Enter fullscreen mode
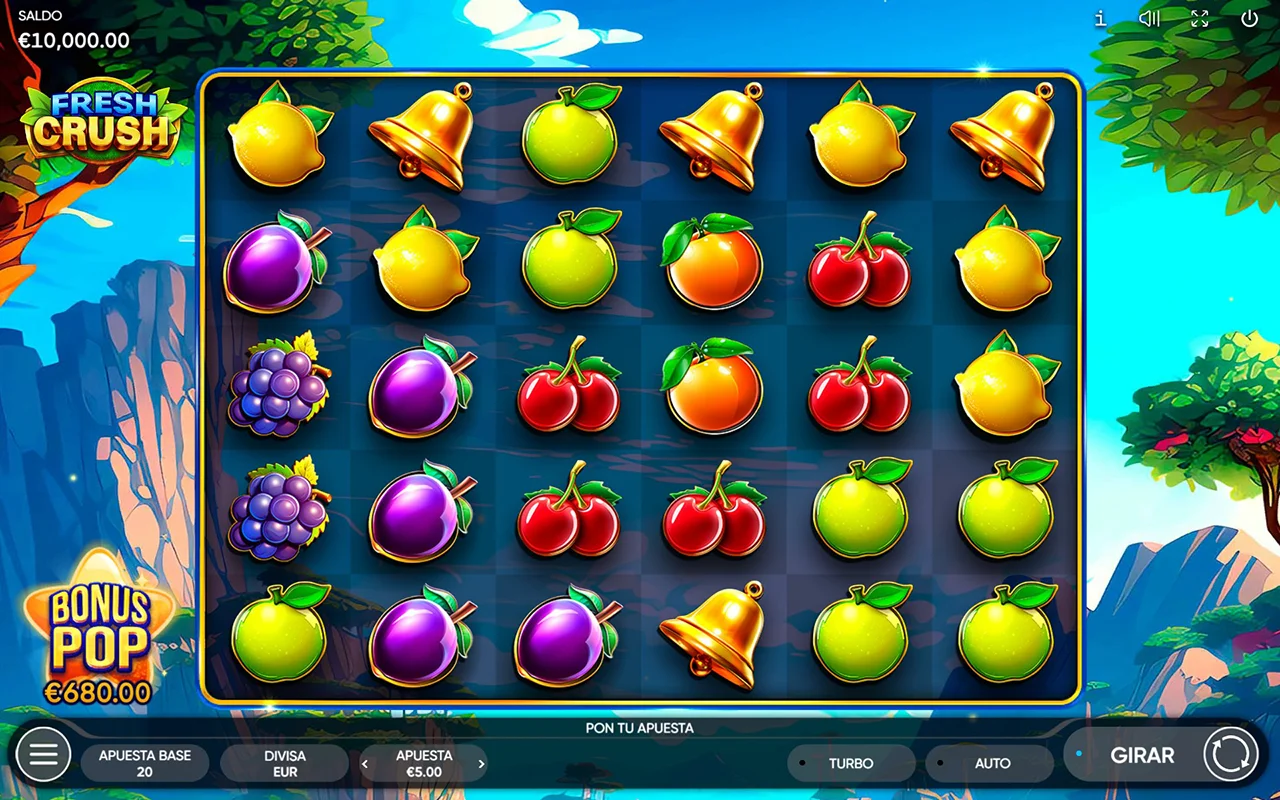Image resolution: width=1280 pixels, height=800 pixels. pyautogui.click(x=1200, y=19)
